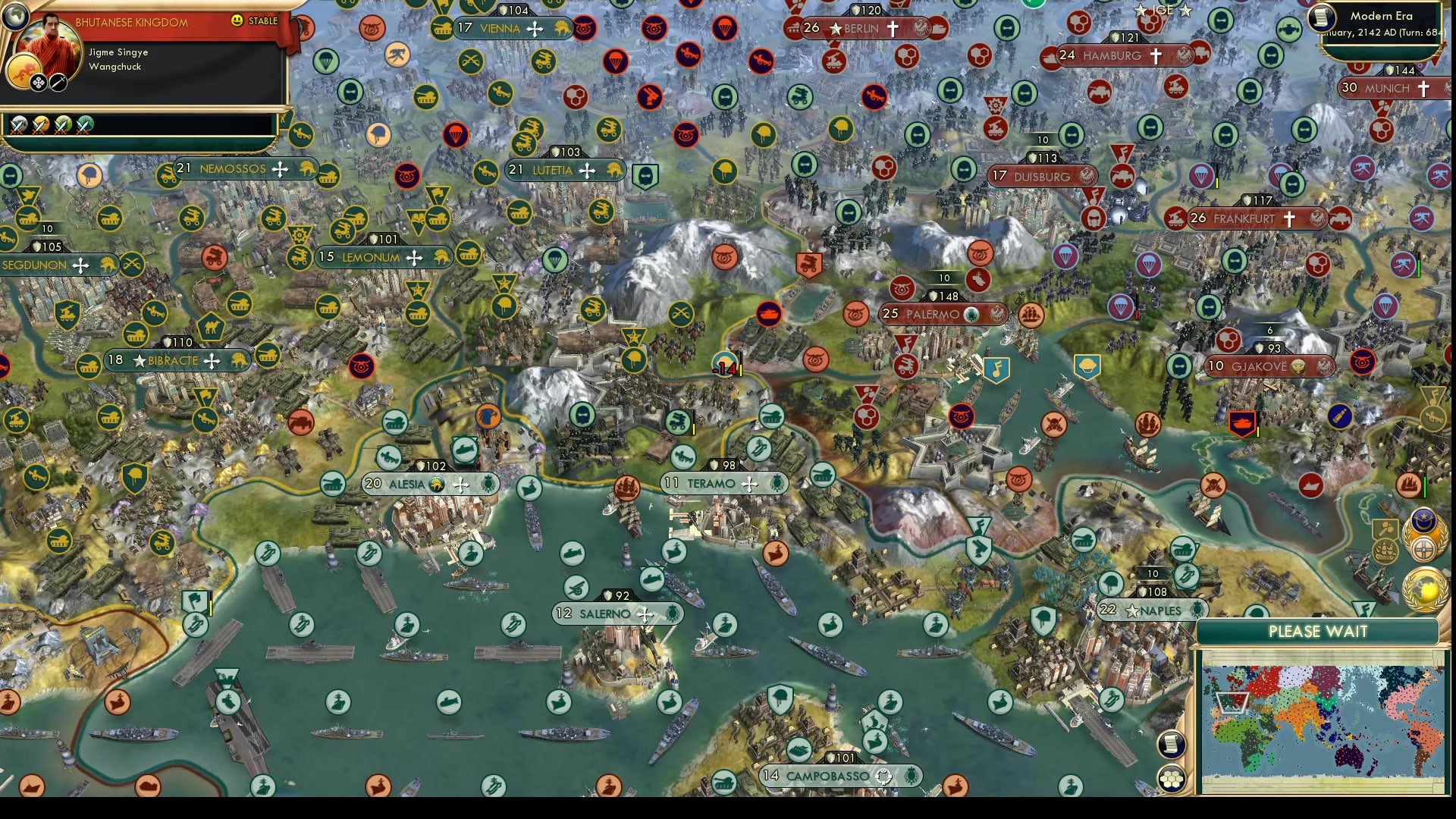
Task: Expand Teramo's aircraft list via plane icon
Action: coord(749,482)
